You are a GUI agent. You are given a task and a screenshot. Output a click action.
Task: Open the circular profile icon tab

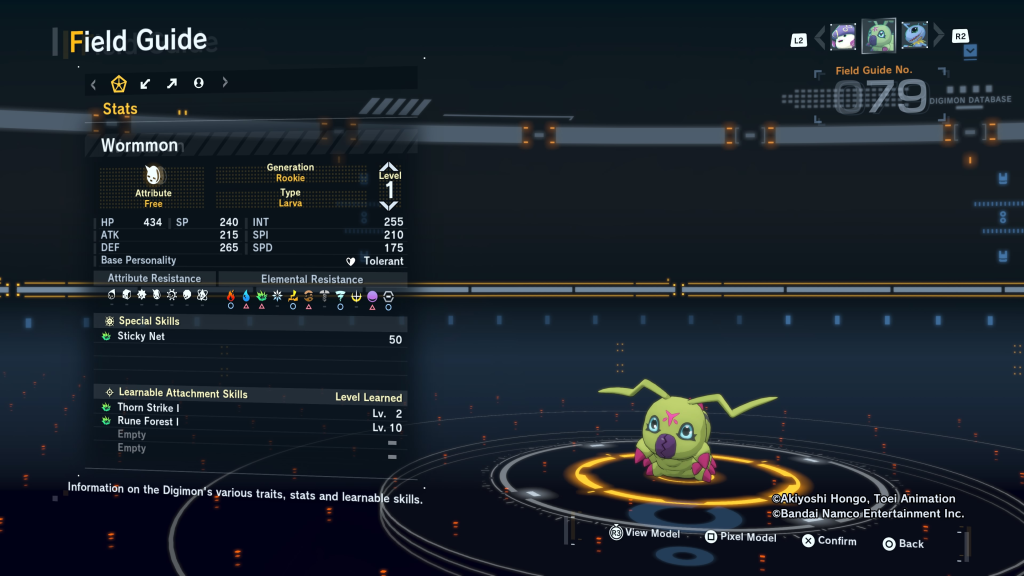[x=198, y=83]
